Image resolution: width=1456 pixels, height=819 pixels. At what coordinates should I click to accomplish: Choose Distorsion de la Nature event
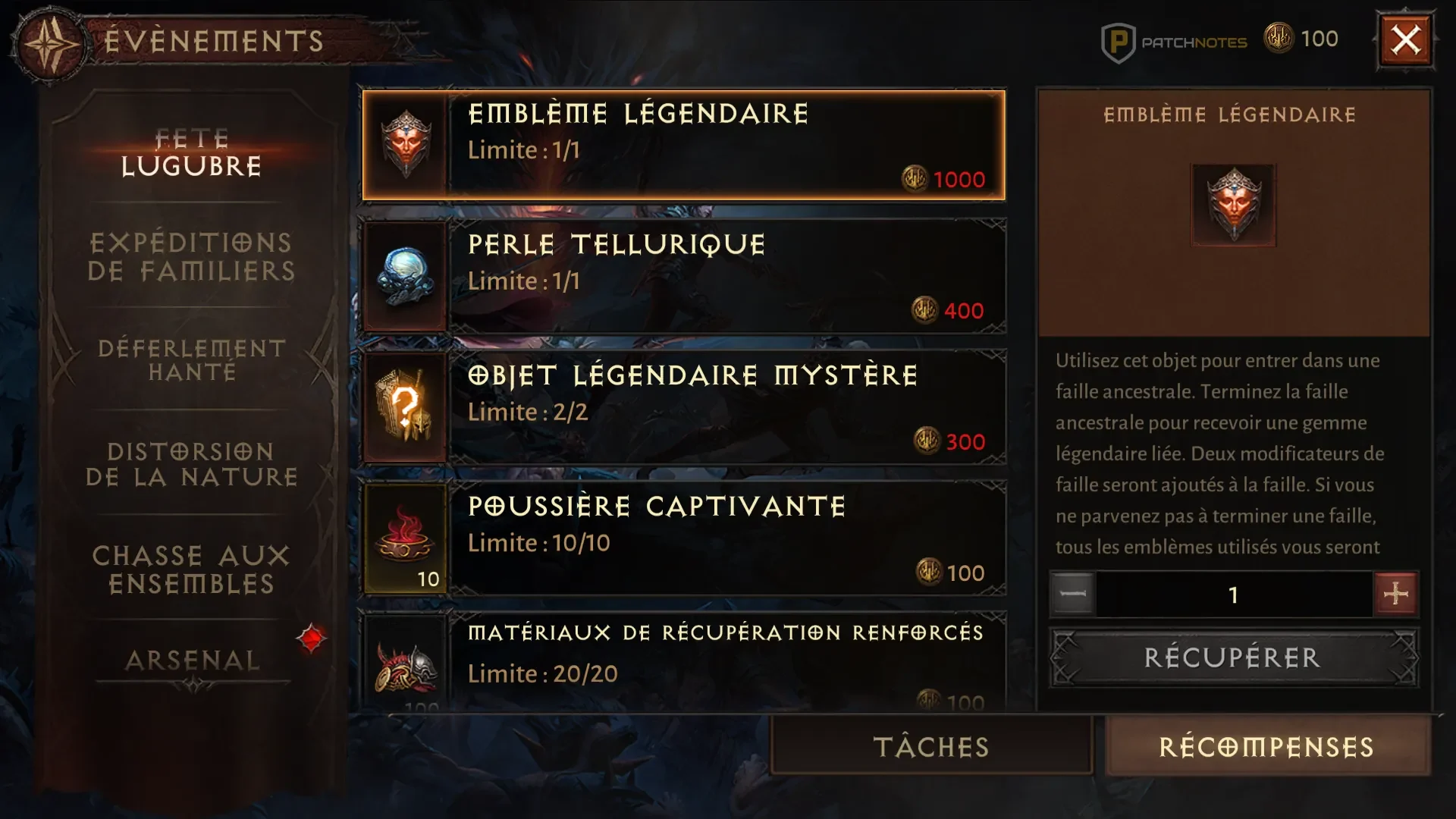(x=191, y=464)
